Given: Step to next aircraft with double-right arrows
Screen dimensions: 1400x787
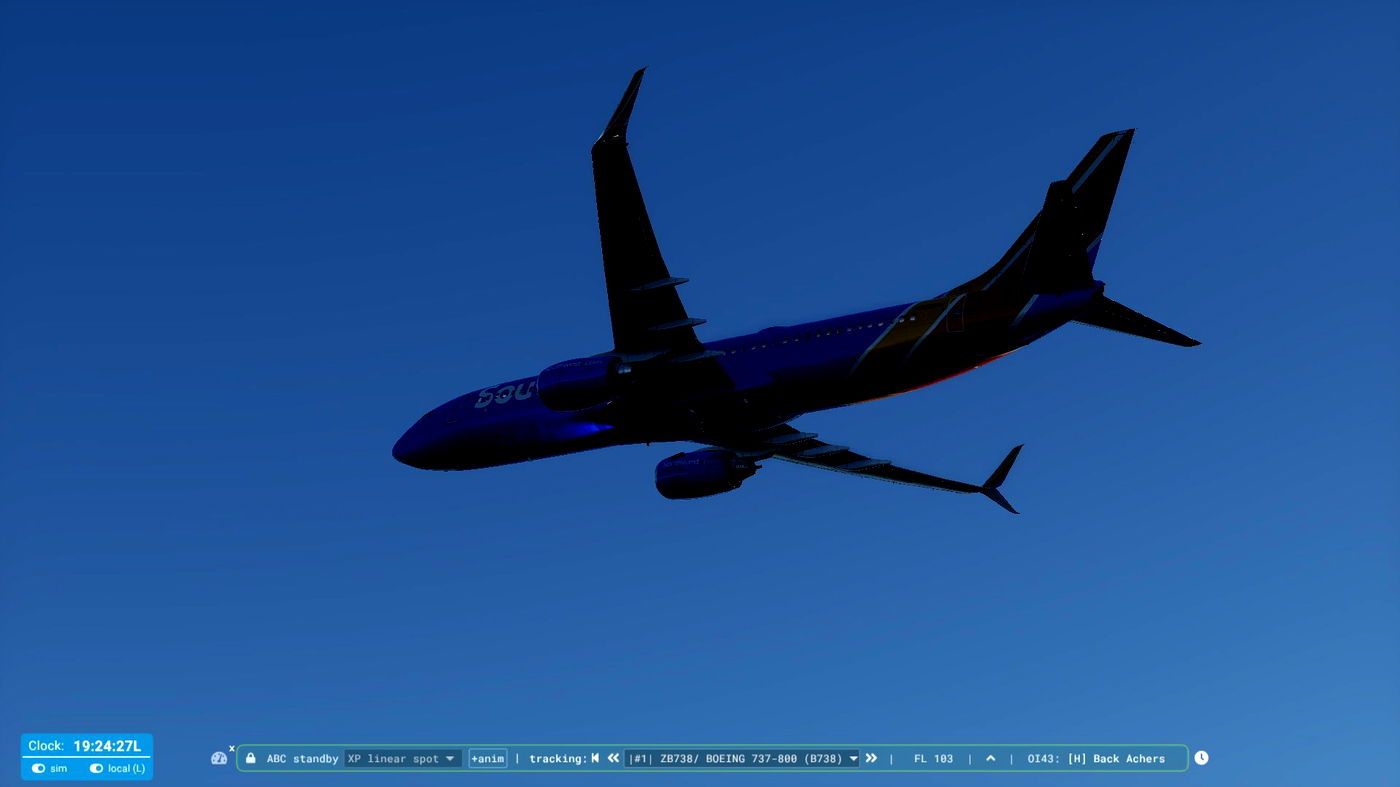Looking at the screenshot, I should tap(871, 758).
